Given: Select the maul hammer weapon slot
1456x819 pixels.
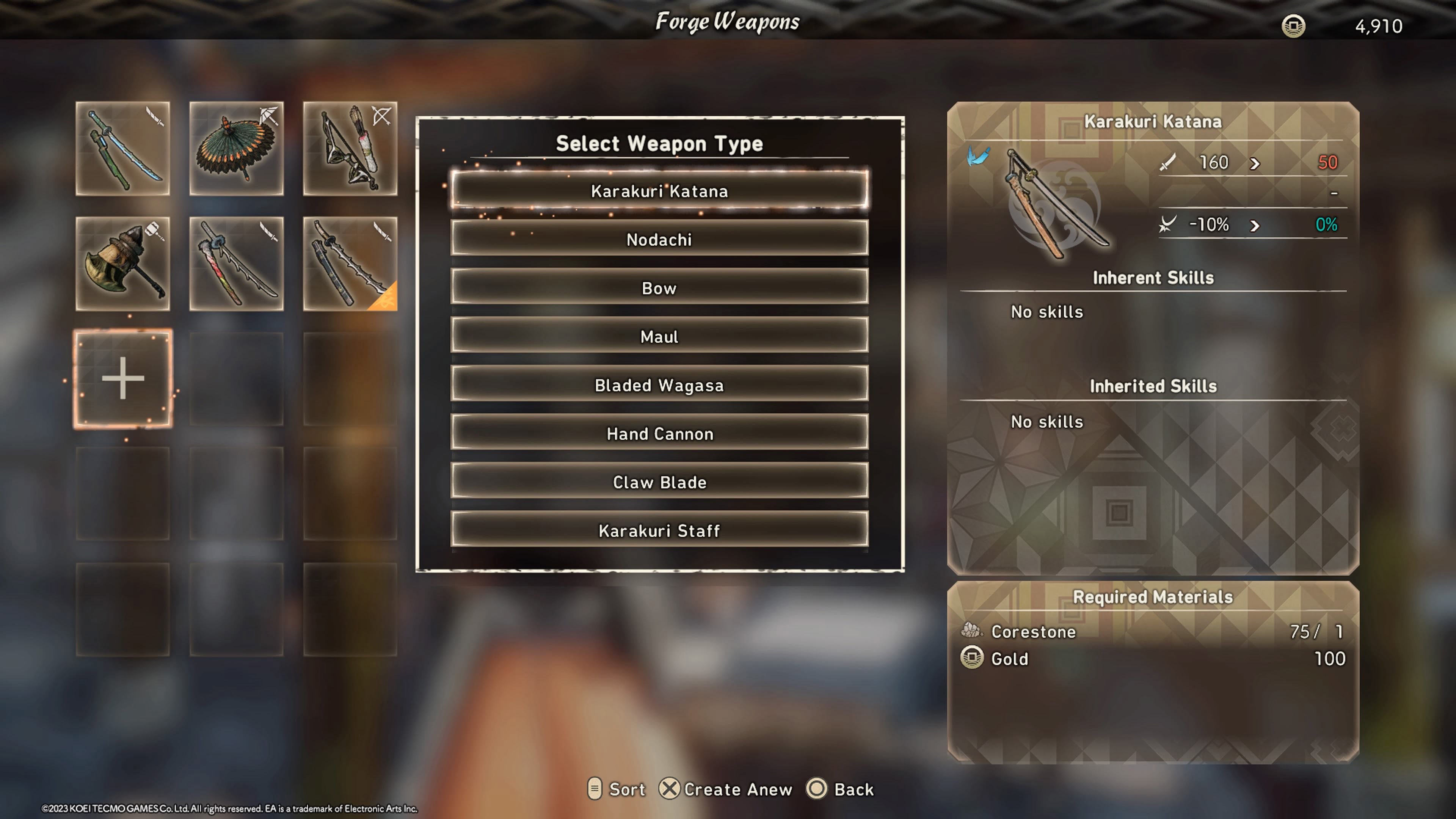Looking at the screenshot, I should [122, 264].
